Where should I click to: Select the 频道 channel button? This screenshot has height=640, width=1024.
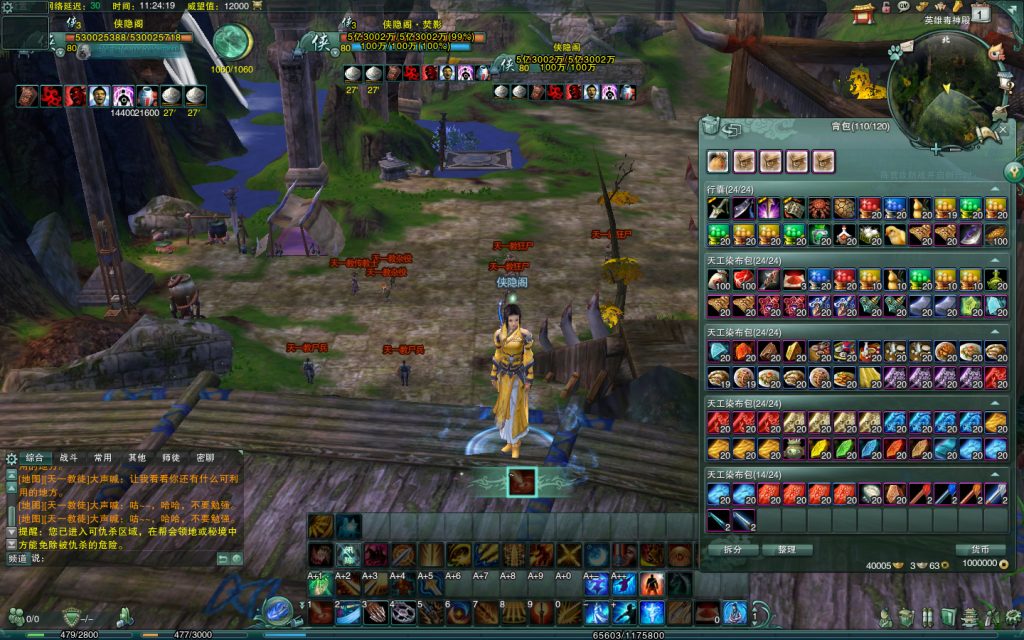coord(17,559)
